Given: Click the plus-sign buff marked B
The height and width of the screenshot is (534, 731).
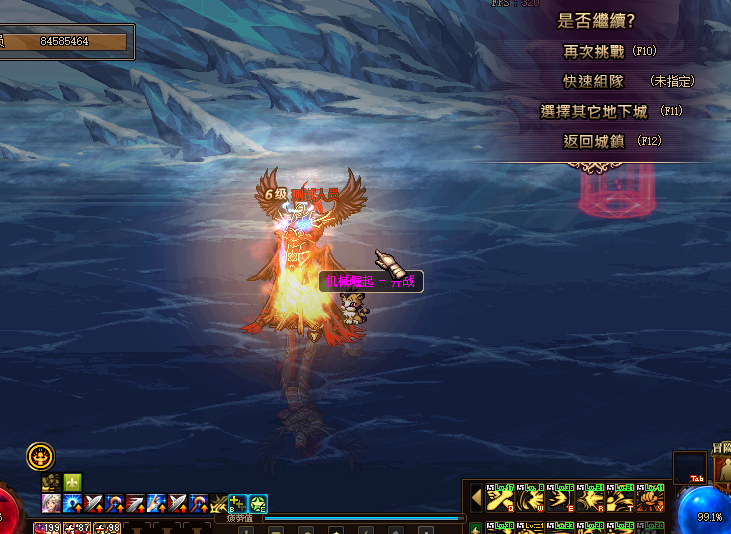Looking at the screenshot, I should [237, 503].
